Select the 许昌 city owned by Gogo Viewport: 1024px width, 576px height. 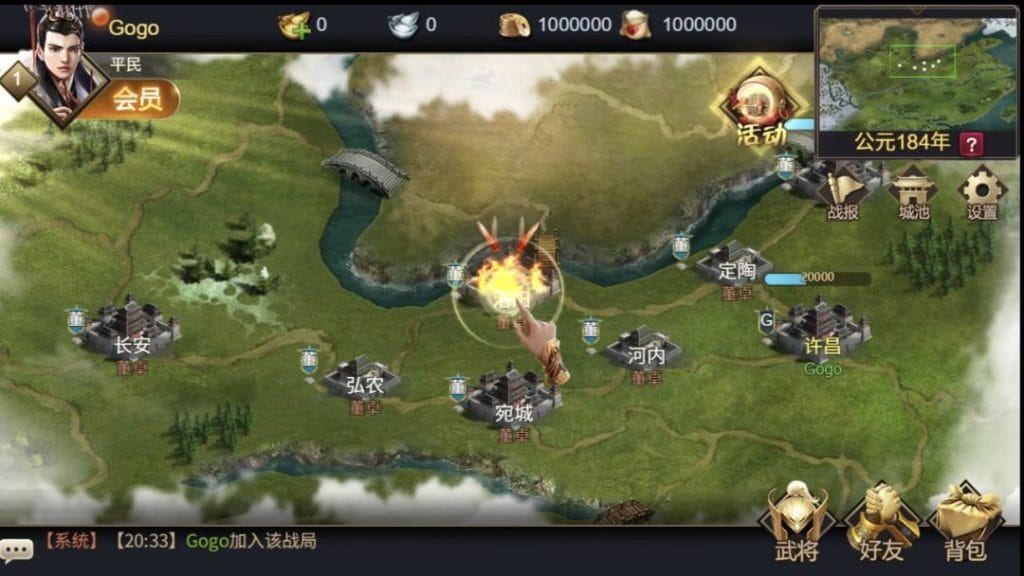tap(820, 329)
